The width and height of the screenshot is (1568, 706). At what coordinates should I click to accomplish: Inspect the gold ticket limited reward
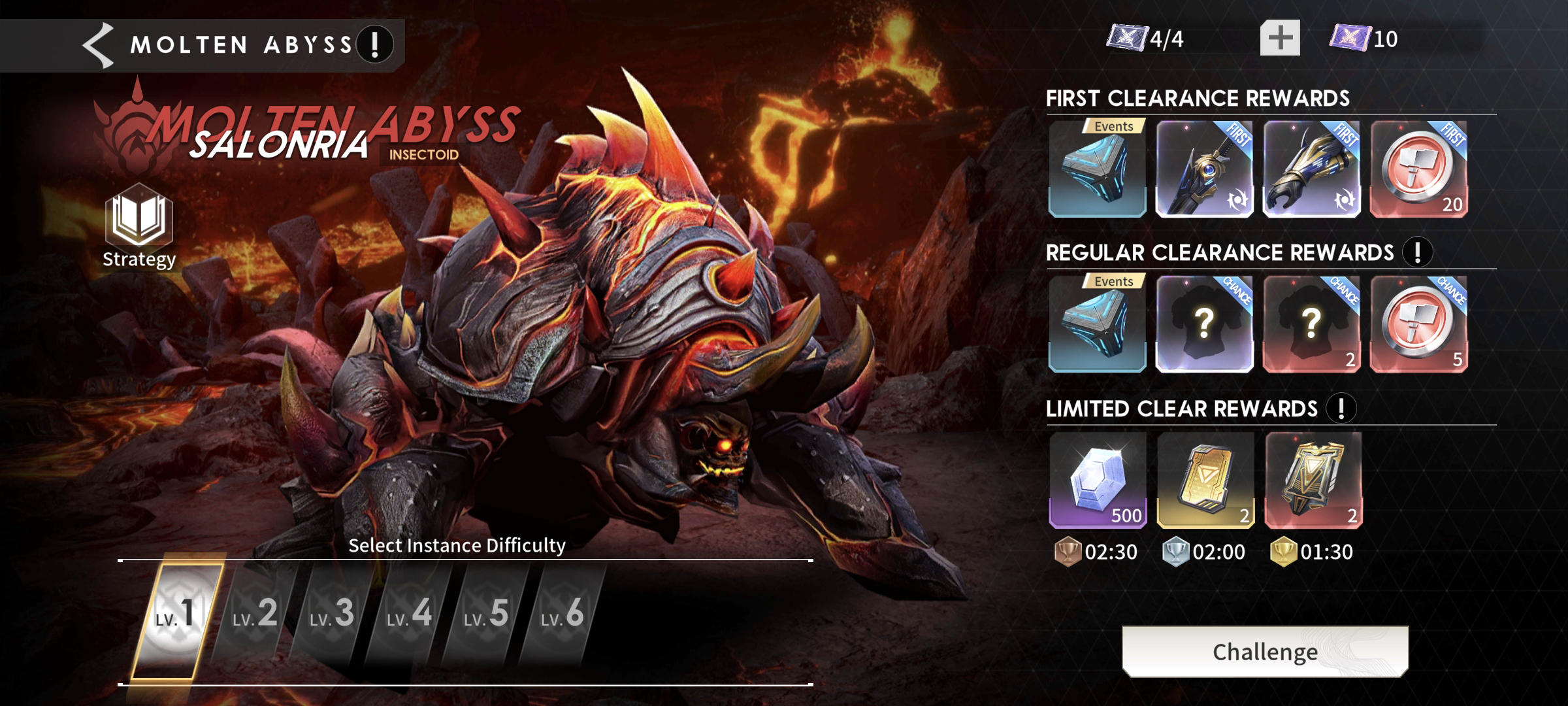1205,480
